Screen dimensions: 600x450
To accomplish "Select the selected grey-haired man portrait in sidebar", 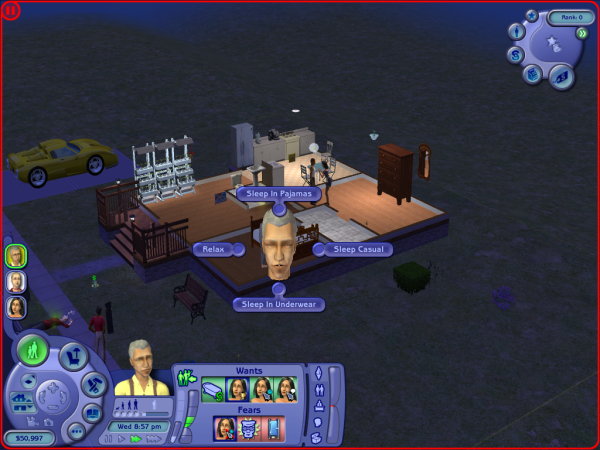I will [16, 256].
